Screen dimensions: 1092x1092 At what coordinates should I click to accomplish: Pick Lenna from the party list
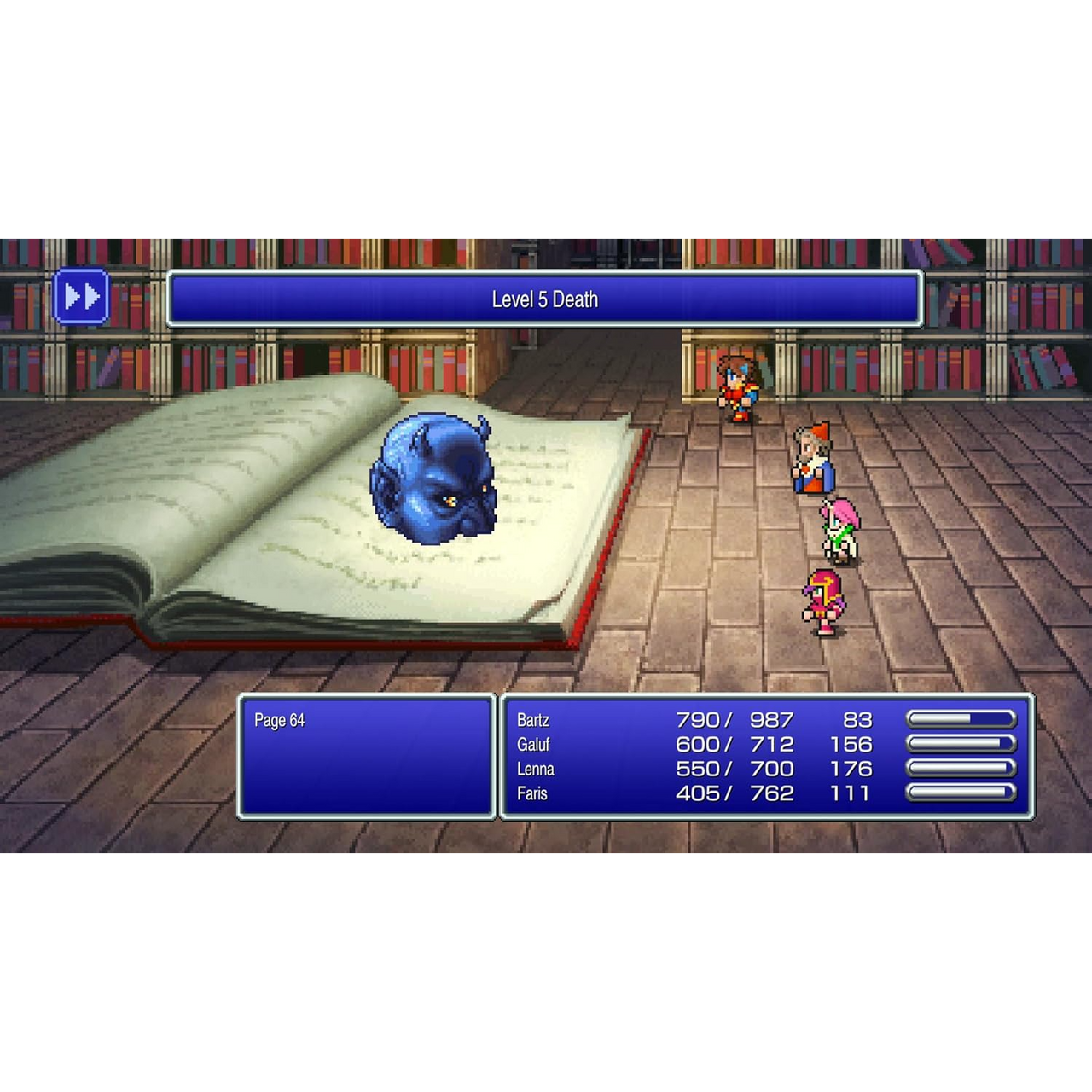coord(536,770)
